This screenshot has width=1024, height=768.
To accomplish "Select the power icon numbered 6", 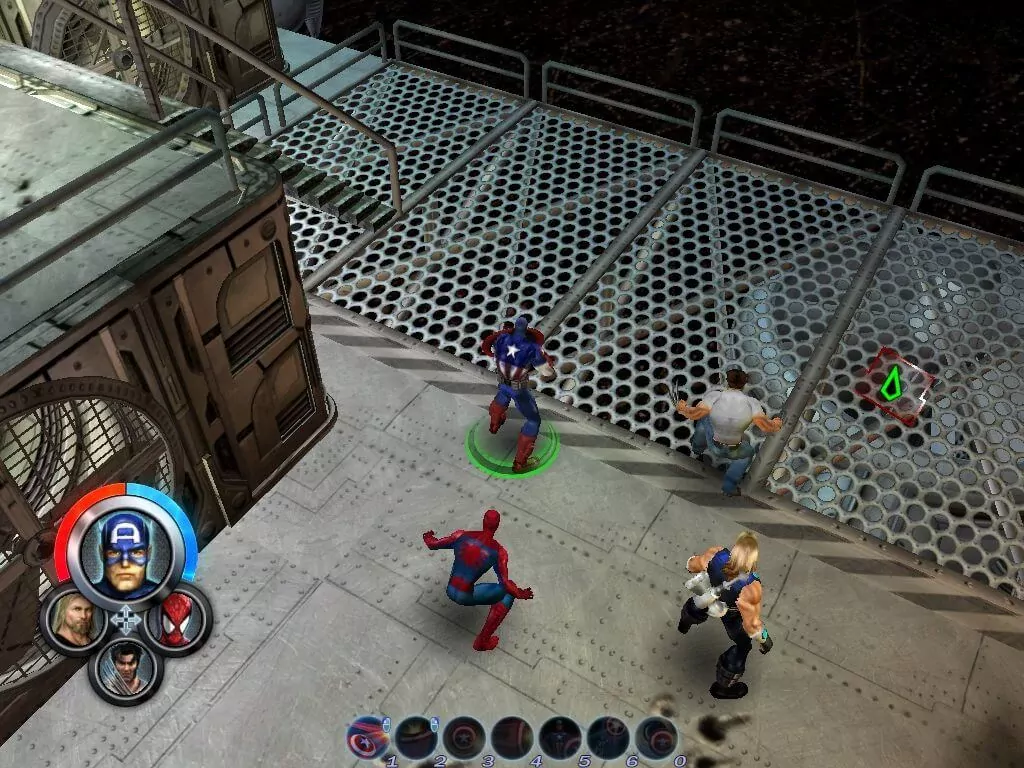I will [608, 738].
